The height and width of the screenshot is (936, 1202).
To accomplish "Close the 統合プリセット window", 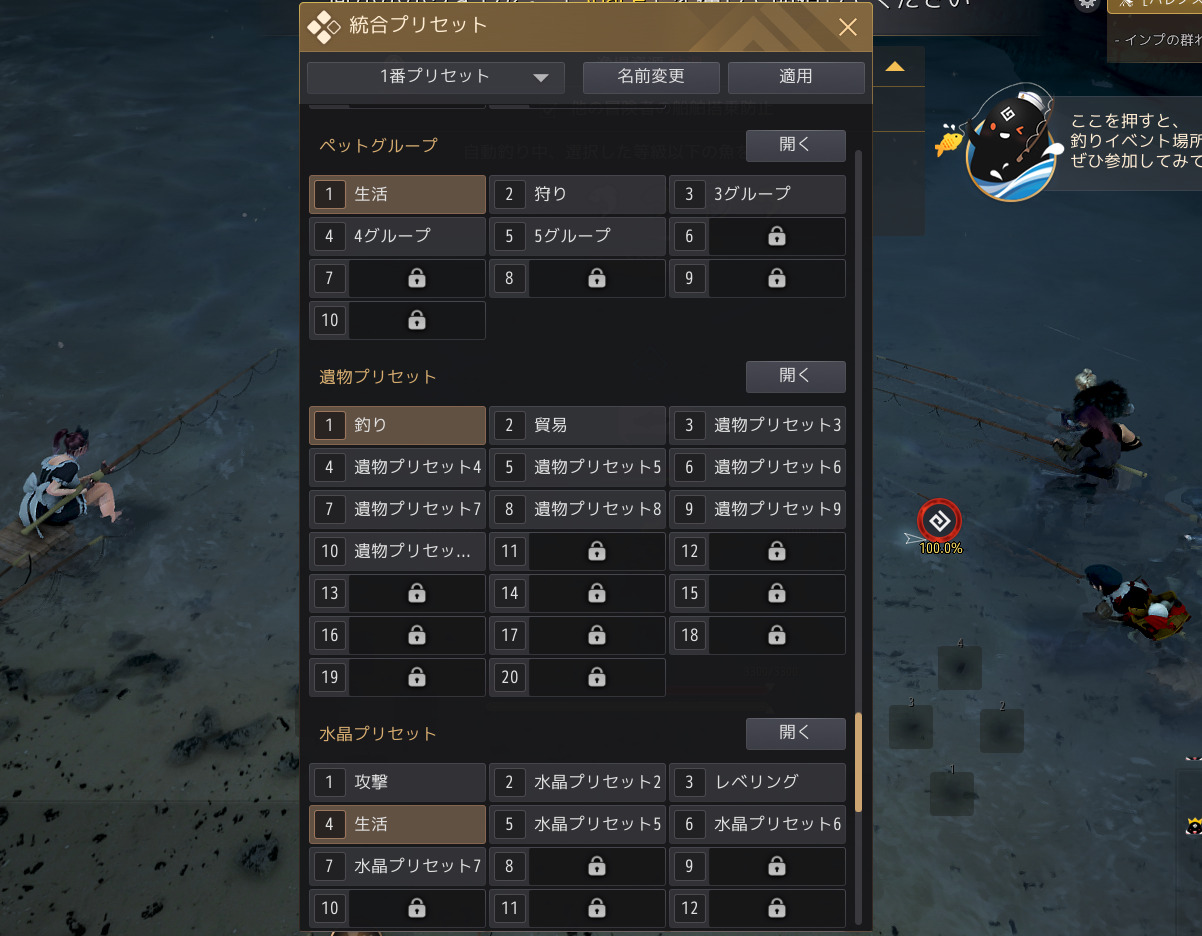I will (x=848, y=27).
